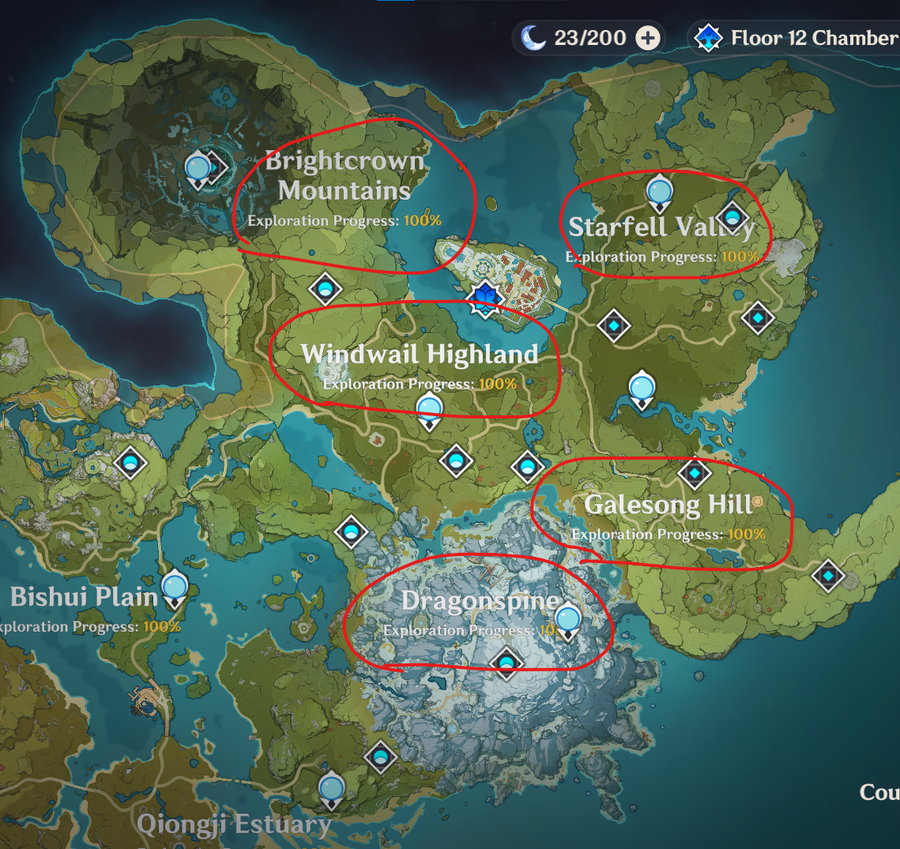Click the plus button beside the 23/200 resin count
Viewport: 900px width, 849px height.
(648, 39)
